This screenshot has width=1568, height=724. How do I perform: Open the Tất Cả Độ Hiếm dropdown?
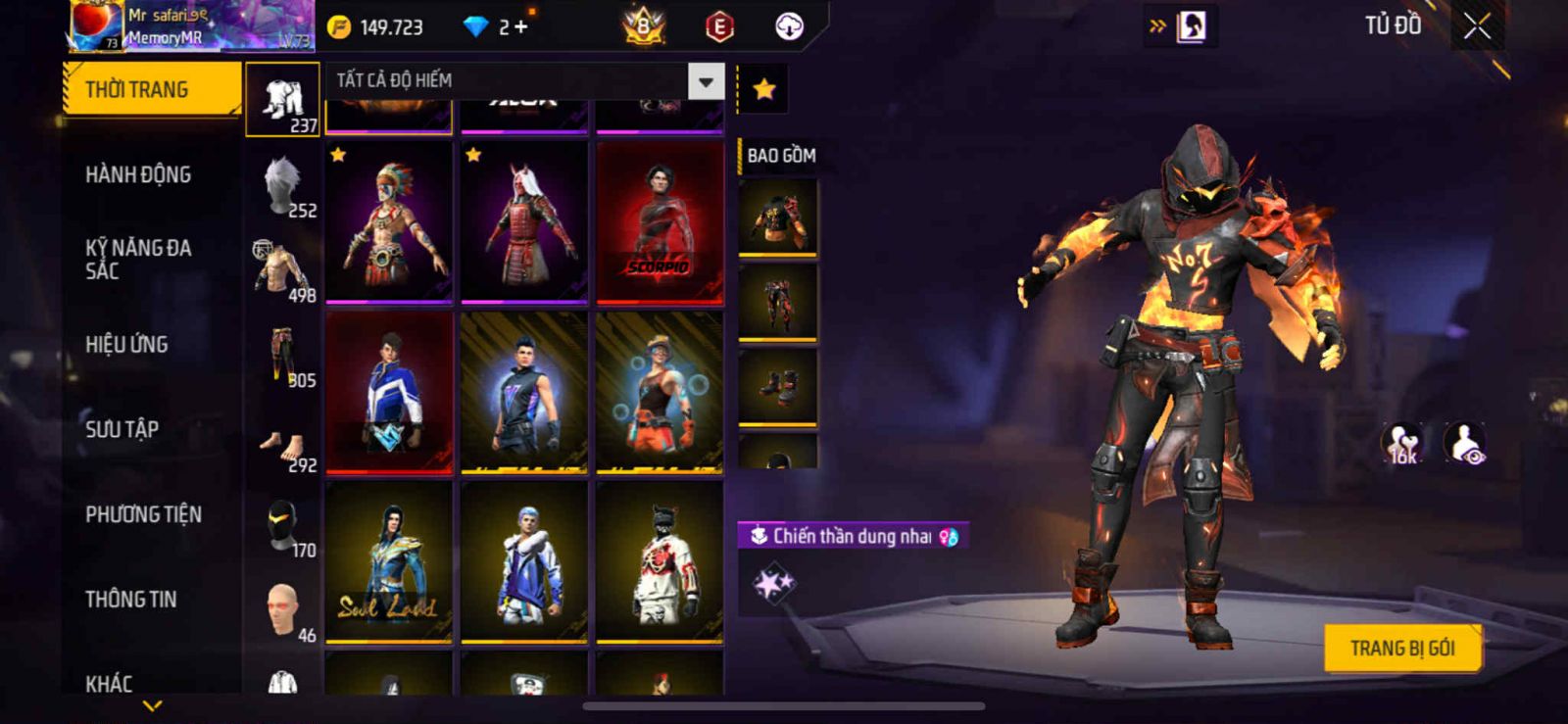click(x=706, y=81)
